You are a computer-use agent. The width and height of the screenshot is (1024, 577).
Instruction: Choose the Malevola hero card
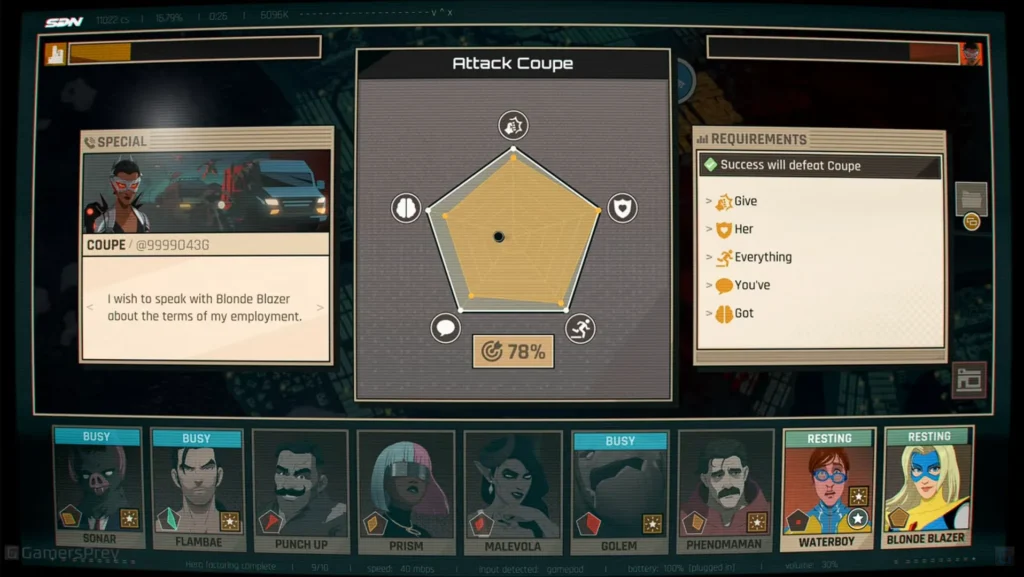[513, 492]
